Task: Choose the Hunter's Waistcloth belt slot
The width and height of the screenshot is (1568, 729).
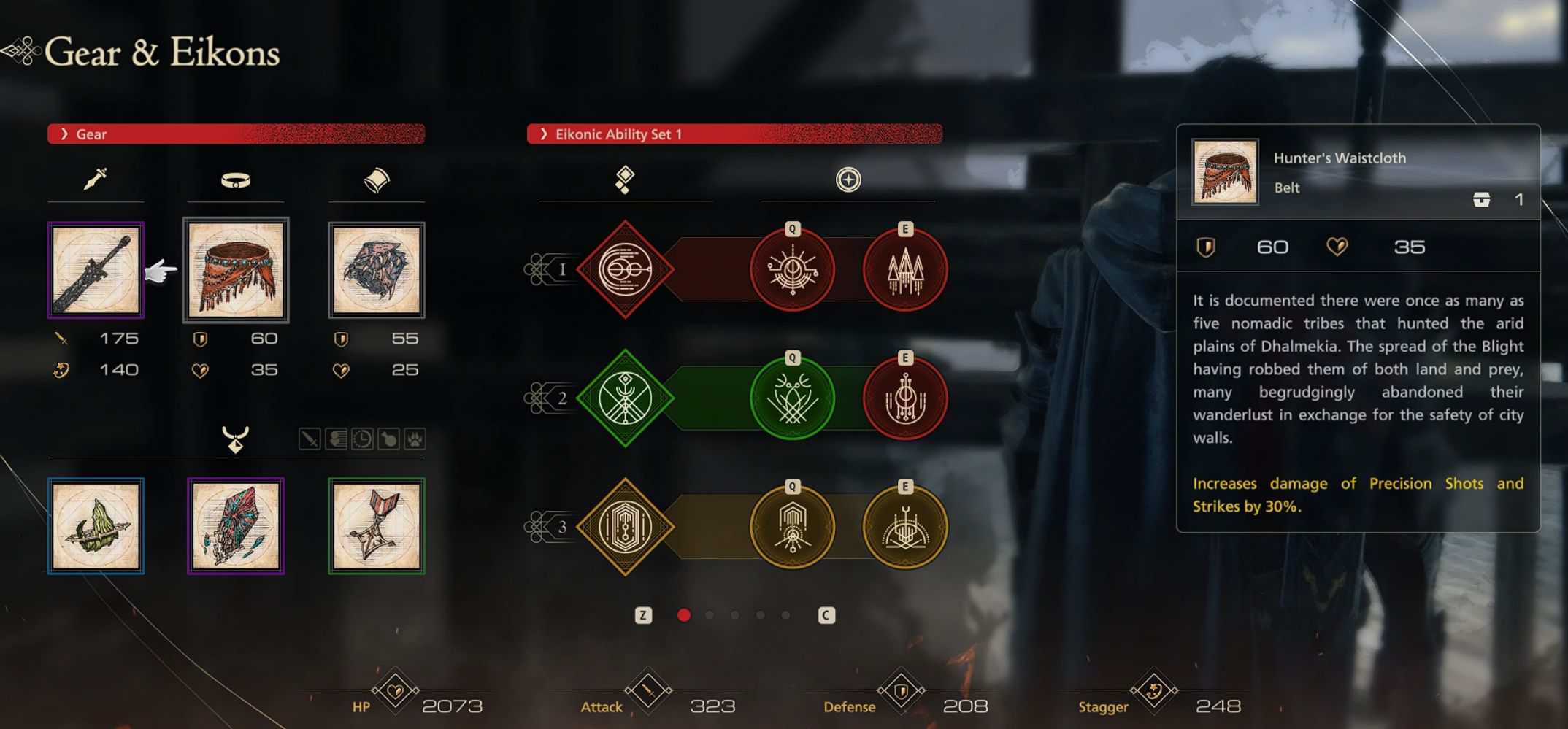Action: (236, 270)
